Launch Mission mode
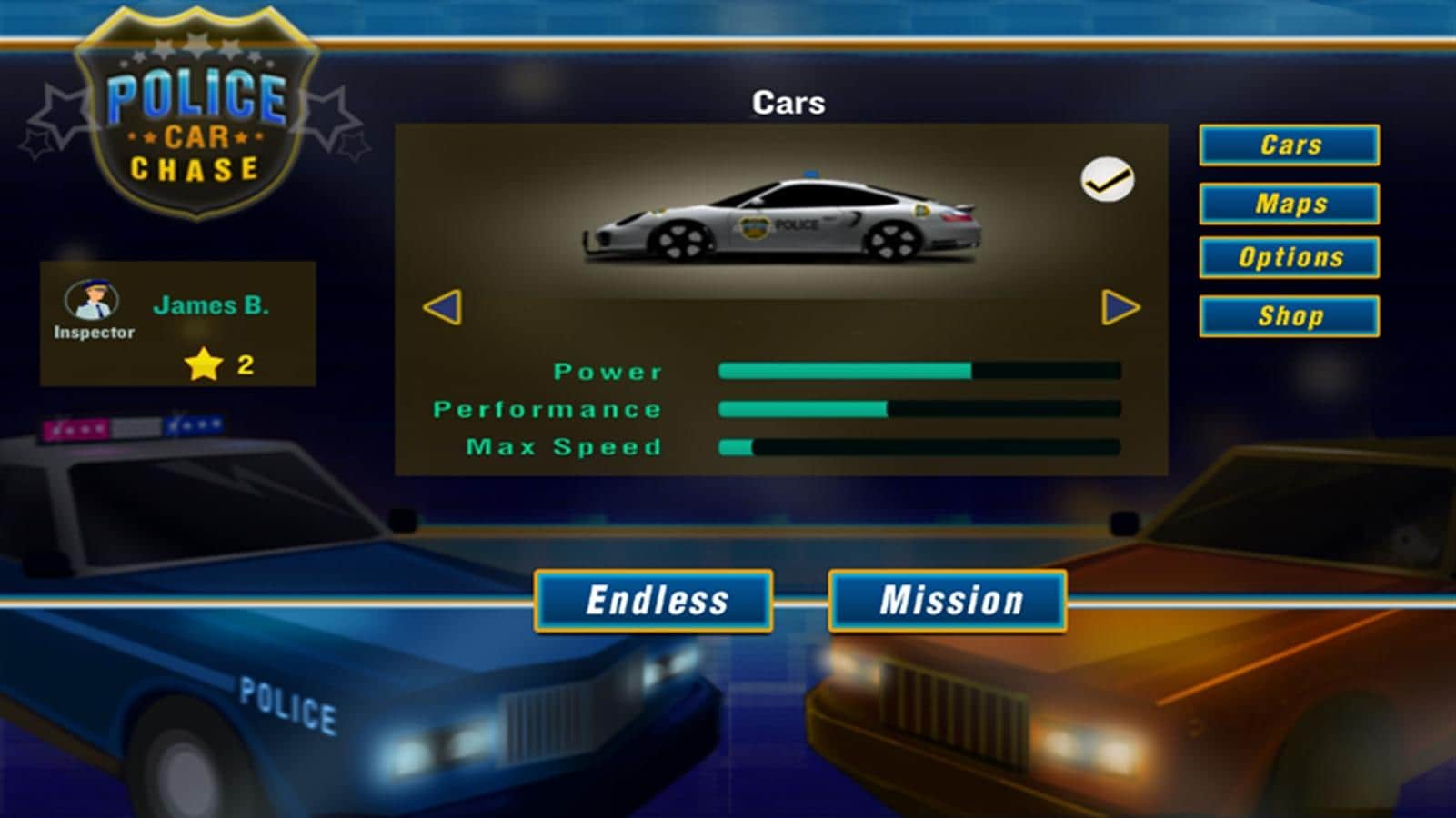Screen dimensions: 1456x818 click(x=948, y=601)
